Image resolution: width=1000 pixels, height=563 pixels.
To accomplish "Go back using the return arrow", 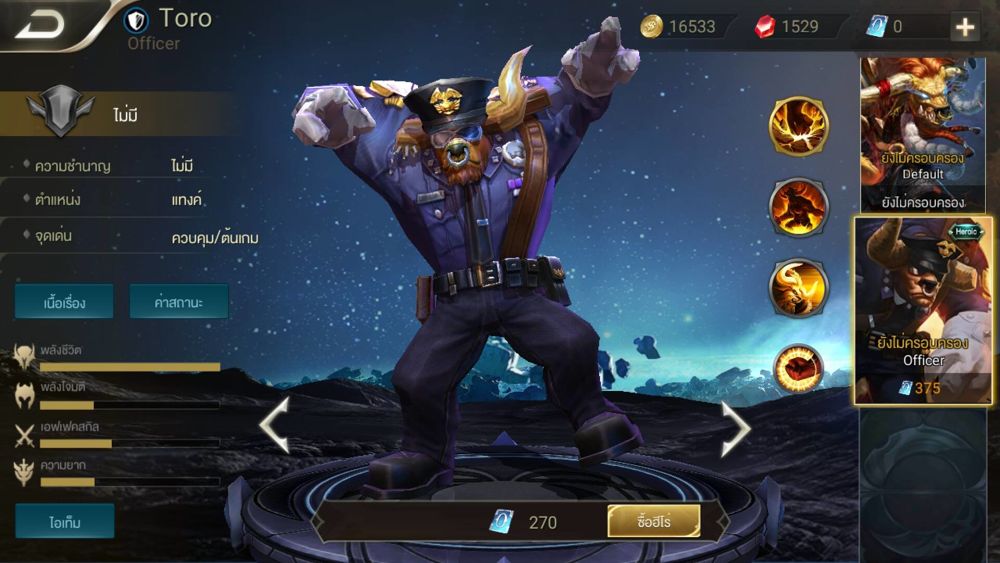I will click(39, 24).
